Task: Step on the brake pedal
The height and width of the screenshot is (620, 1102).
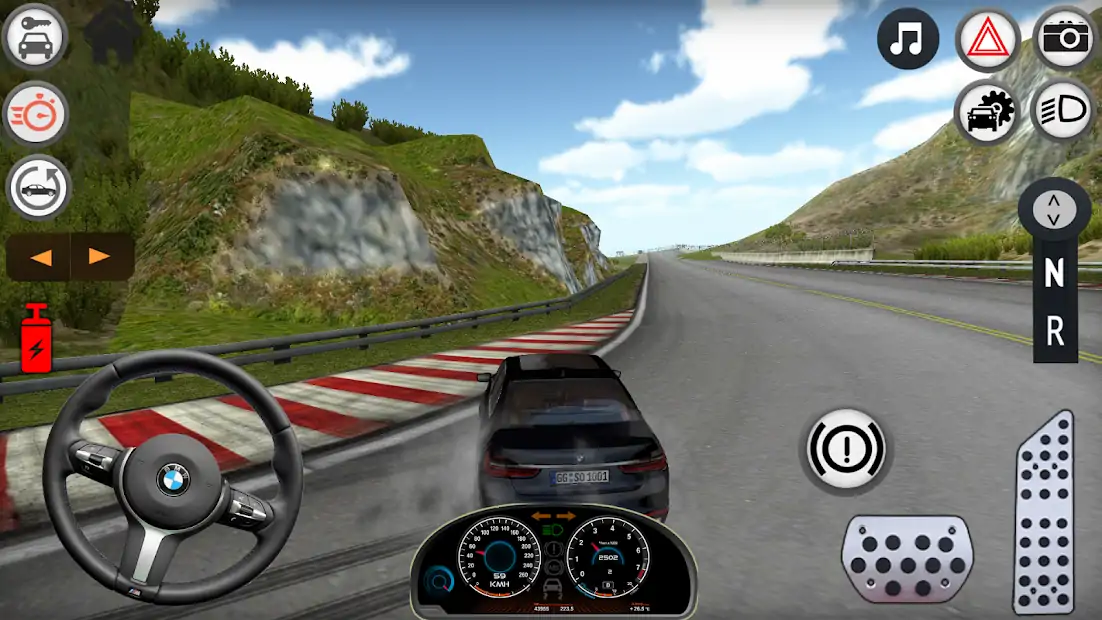Action: coord(907,559)
